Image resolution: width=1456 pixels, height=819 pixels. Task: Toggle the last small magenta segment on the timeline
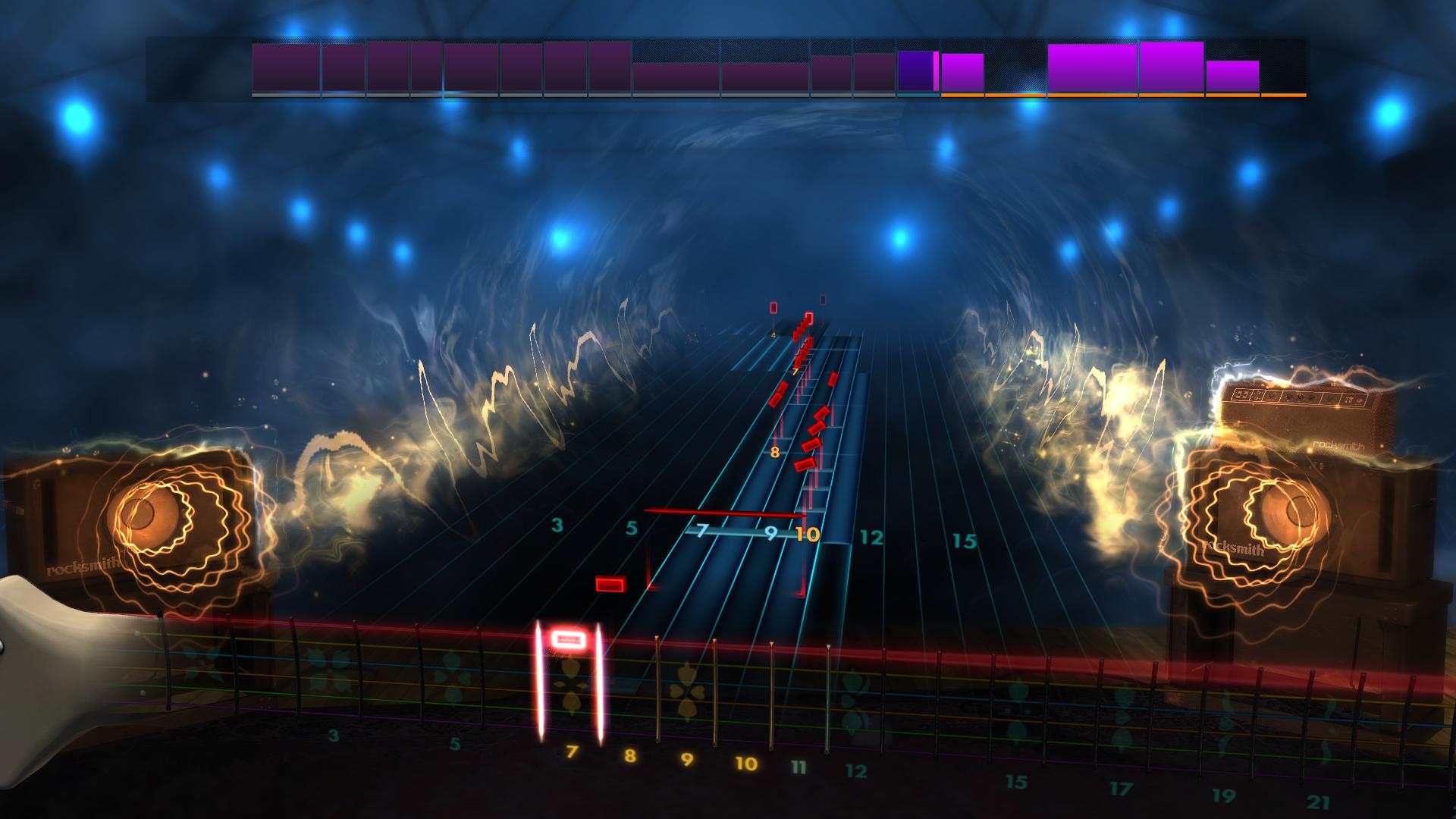tap(1232, 76)
